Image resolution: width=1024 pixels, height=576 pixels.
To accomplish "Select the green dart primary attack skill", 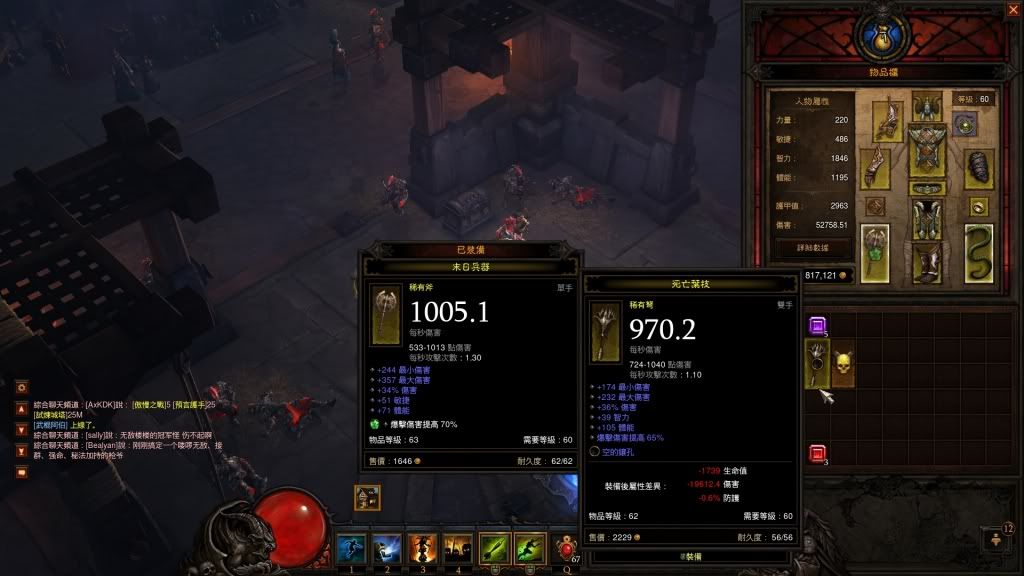I will (x=495, y=548).
